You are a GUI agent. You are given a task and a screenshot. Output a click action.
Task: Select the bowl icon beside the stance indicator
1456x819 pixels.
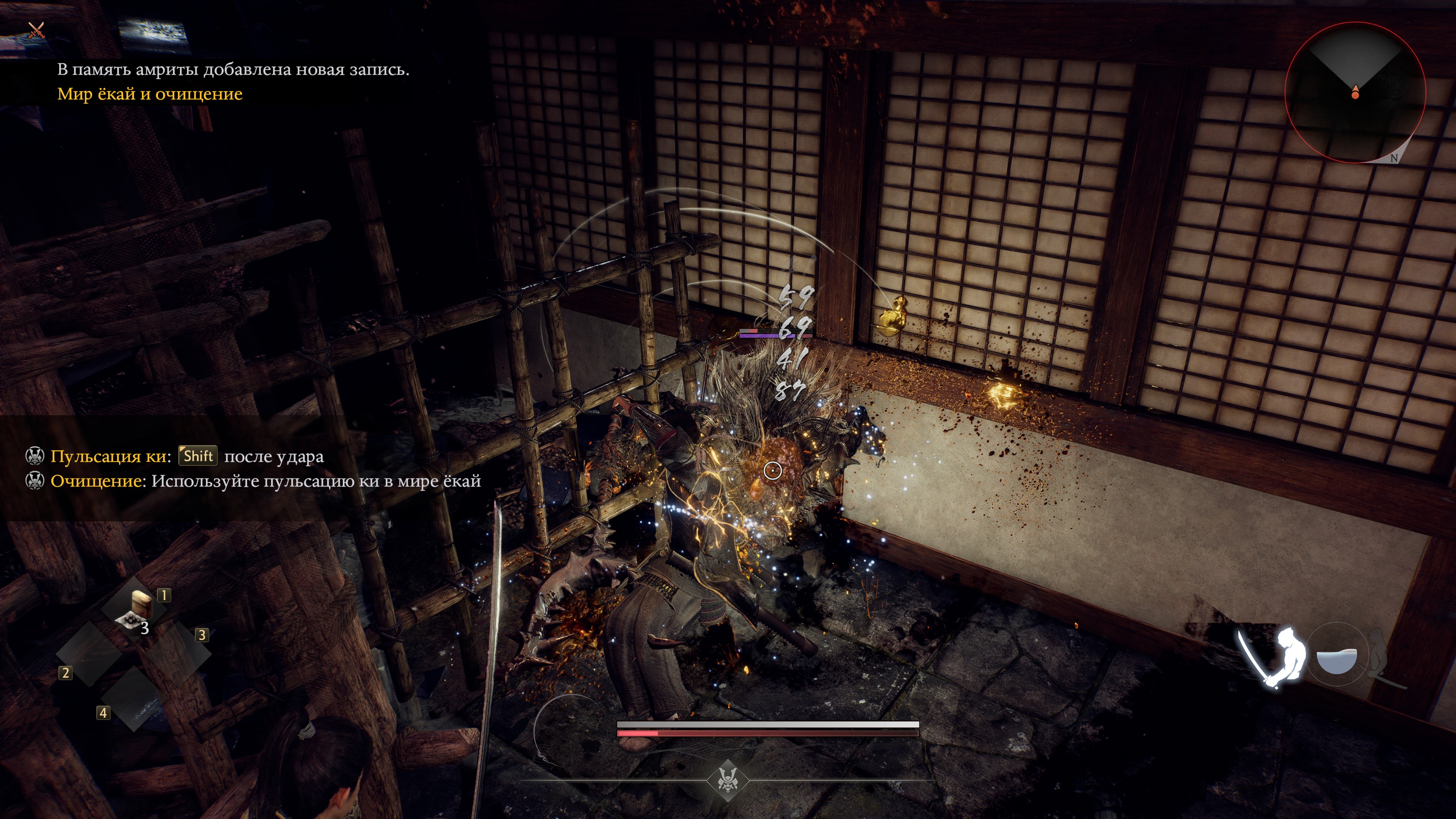coord(1336,659)
